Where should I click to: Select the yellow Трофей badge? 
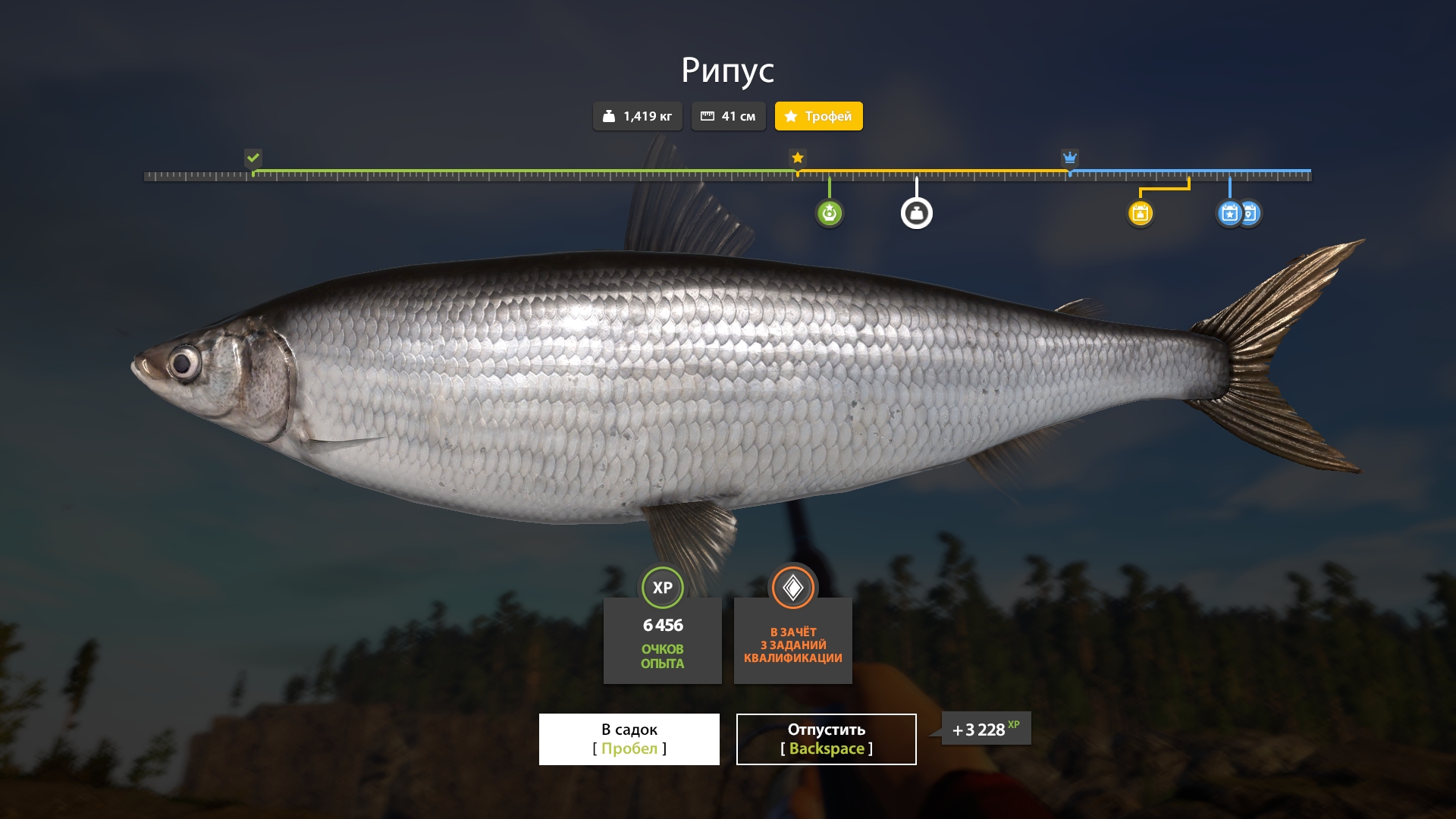818,116
